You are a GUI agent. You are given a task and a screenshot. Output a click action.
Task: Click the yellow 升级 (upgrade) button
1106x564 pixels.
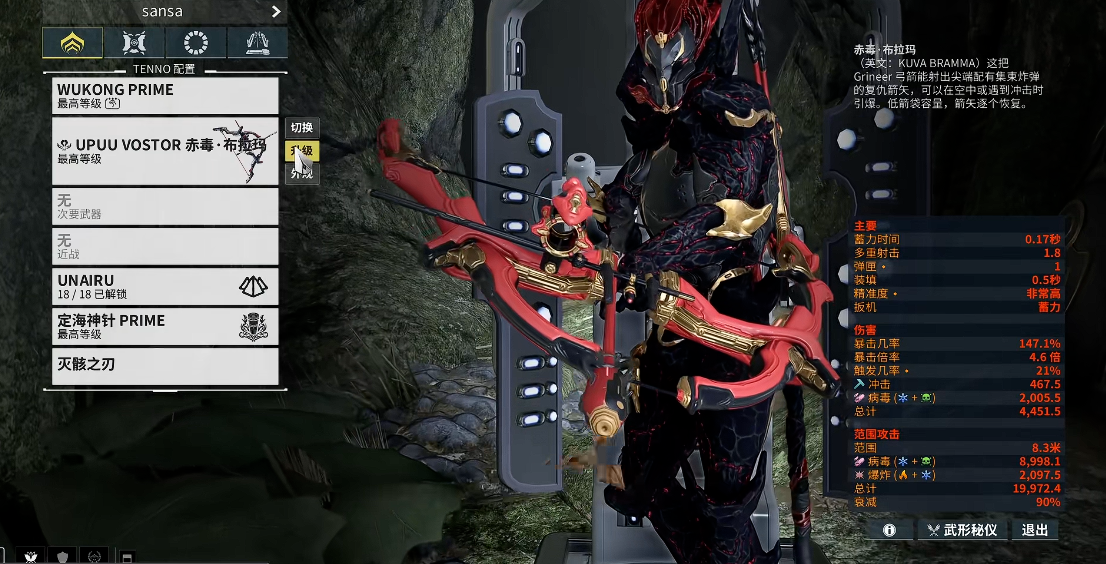(x=302, y=151)
